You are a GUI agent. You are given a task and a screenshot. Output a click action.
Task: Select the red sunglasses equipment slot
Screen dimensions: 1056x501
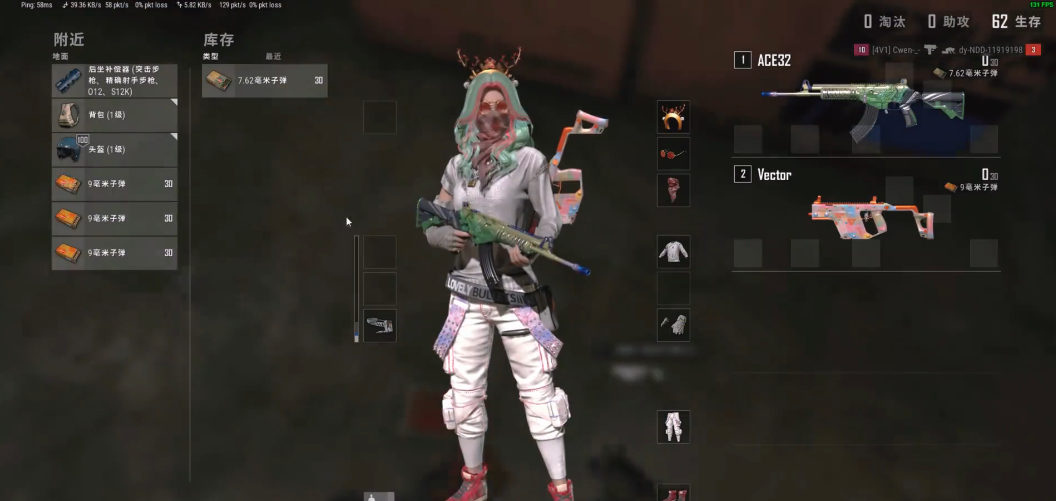673,153
